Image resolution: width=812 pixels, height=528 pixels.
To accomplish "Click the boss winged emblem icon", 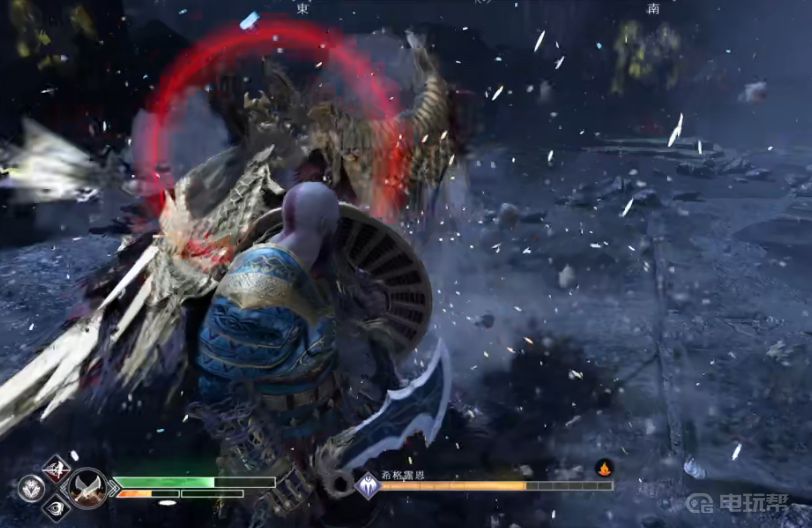I will [367, 486].
